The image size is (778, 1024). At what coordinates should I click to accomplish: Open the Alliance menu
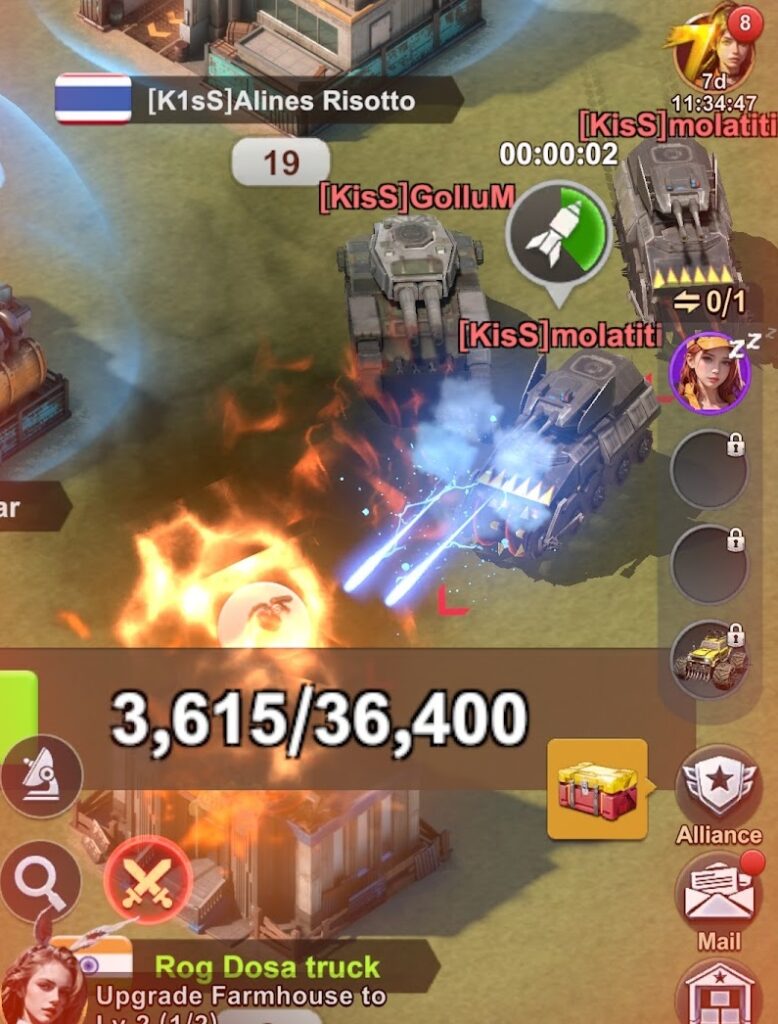(718, 792)
